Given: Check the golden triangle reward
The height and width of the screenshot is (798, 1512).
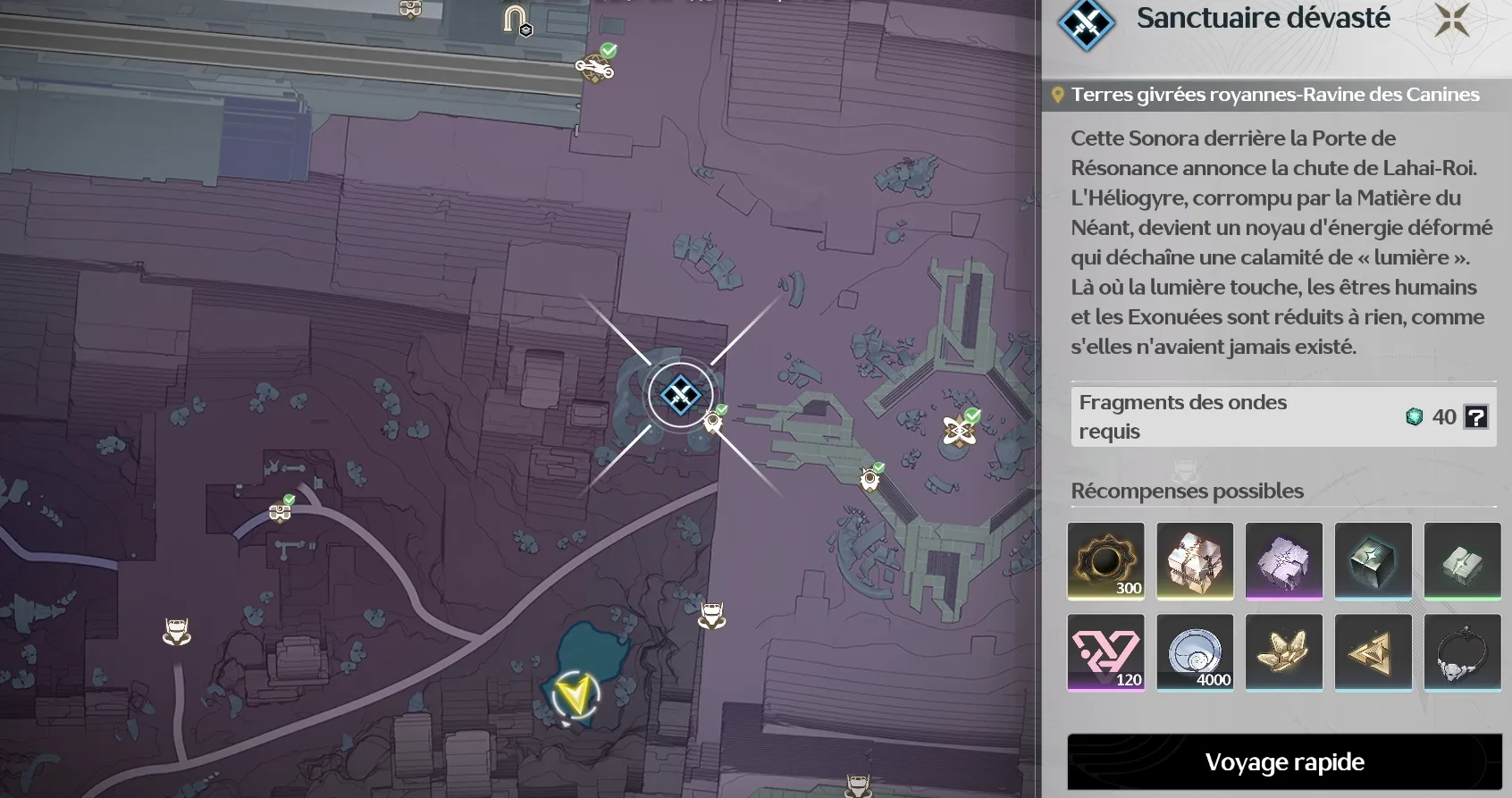Looking at the screenshot, I should tap(1373, 651).
